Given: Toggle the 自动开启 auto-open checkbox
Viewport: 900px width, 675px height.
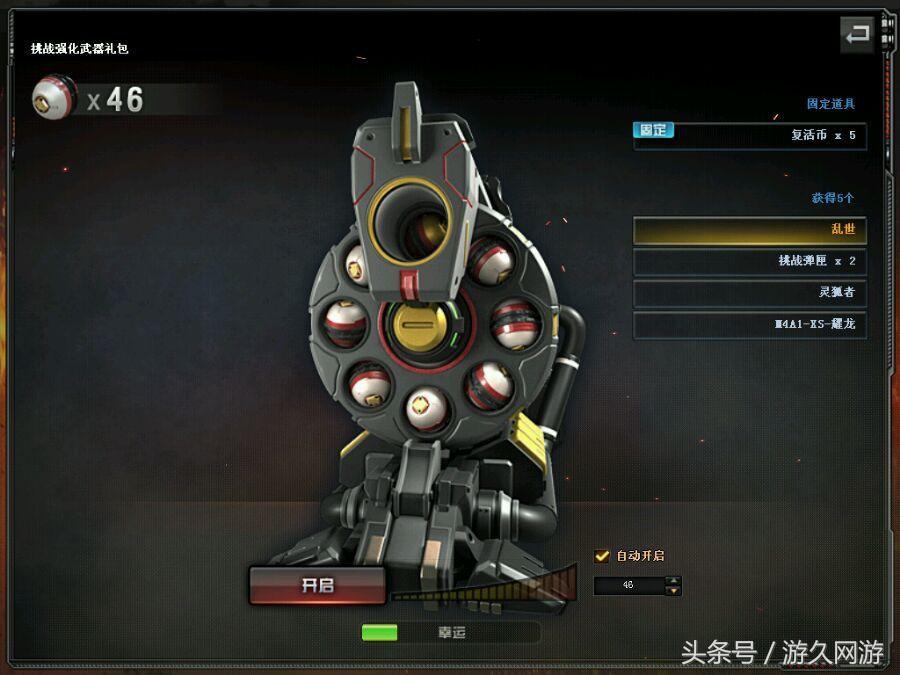Looking at the screenshot, I should coord(602,556).
